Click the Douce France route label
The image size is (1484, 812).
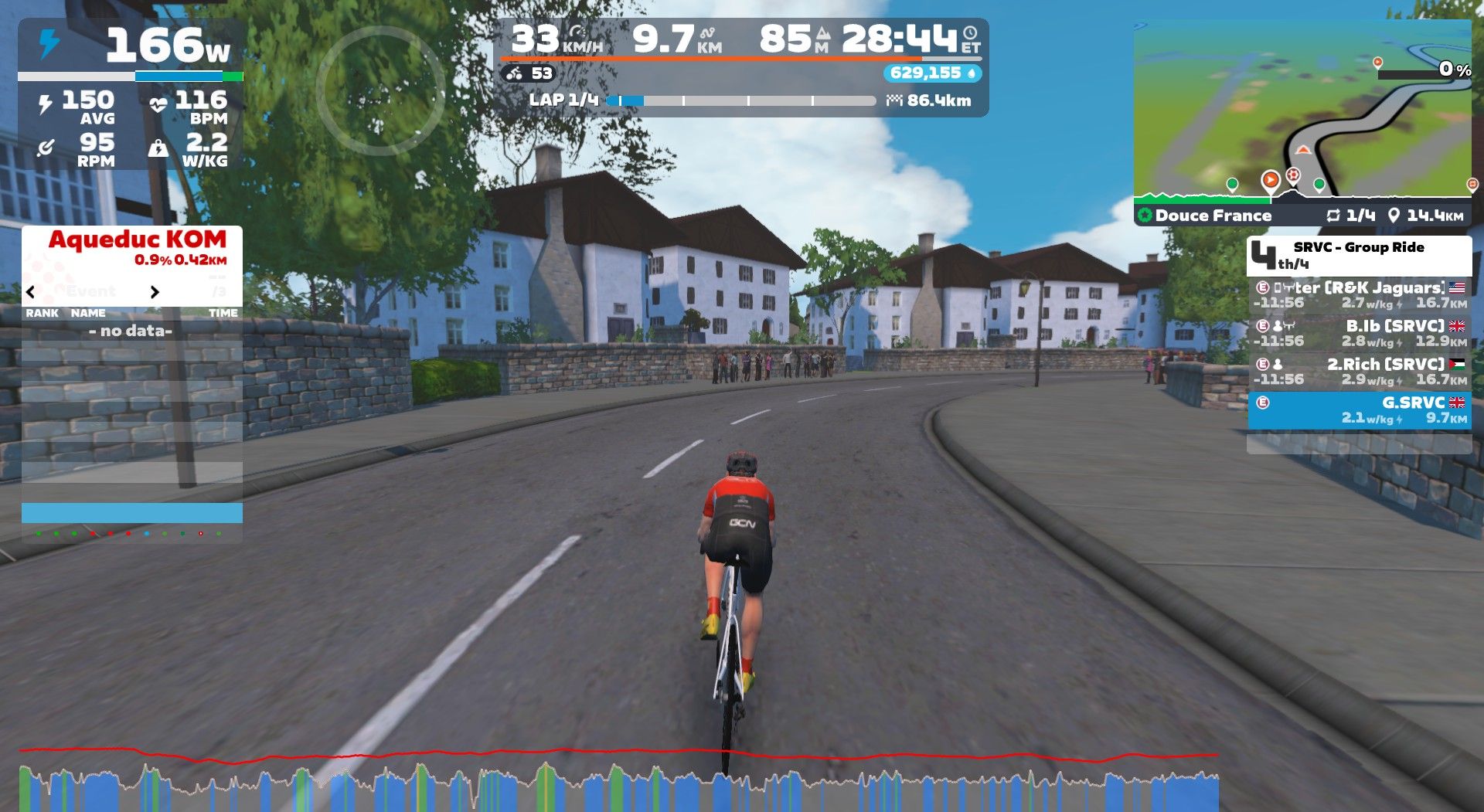tap(1213, 216)
